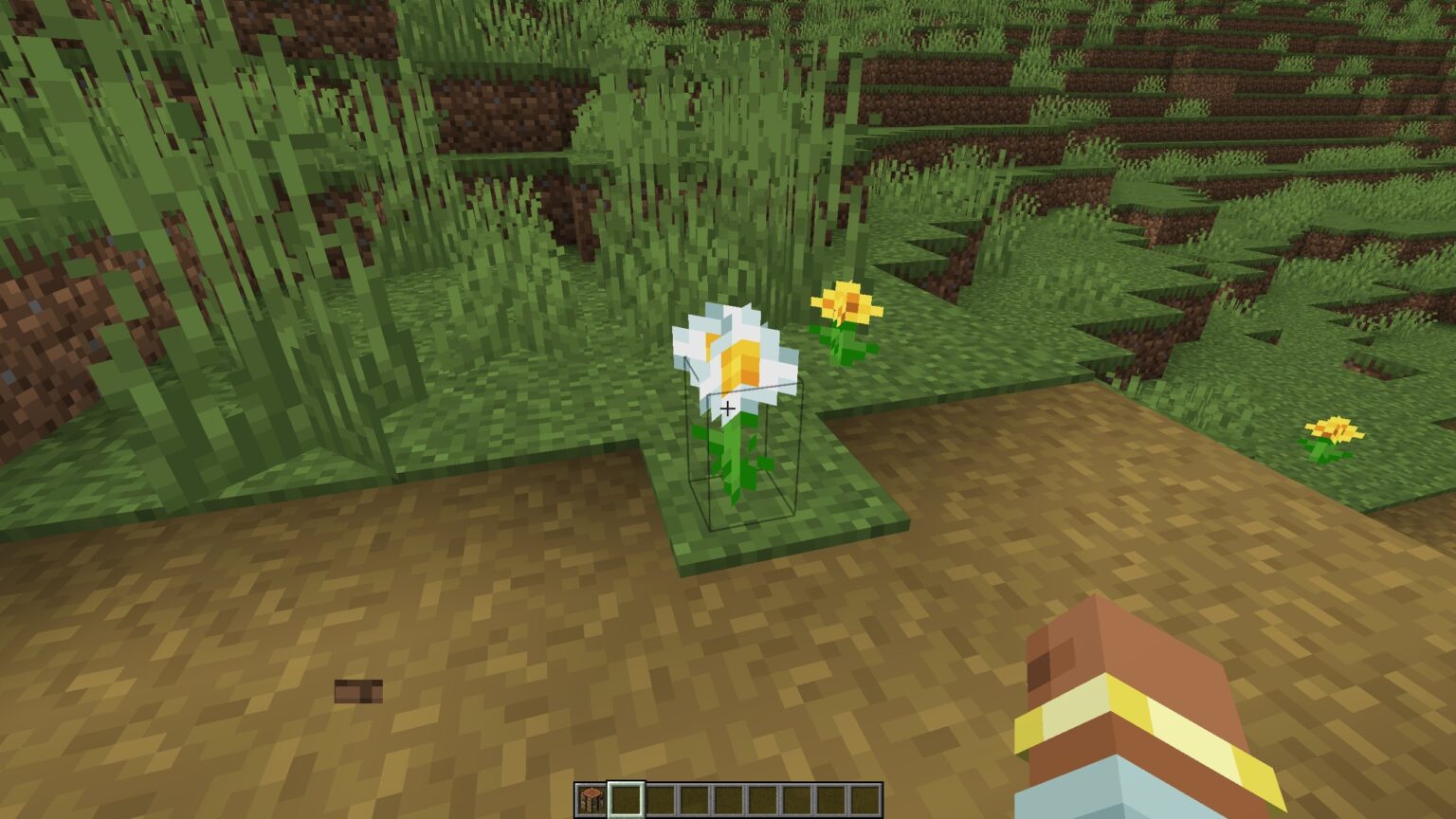
Task: Click the dropped item on the dirt path
Action: [357, 693]
